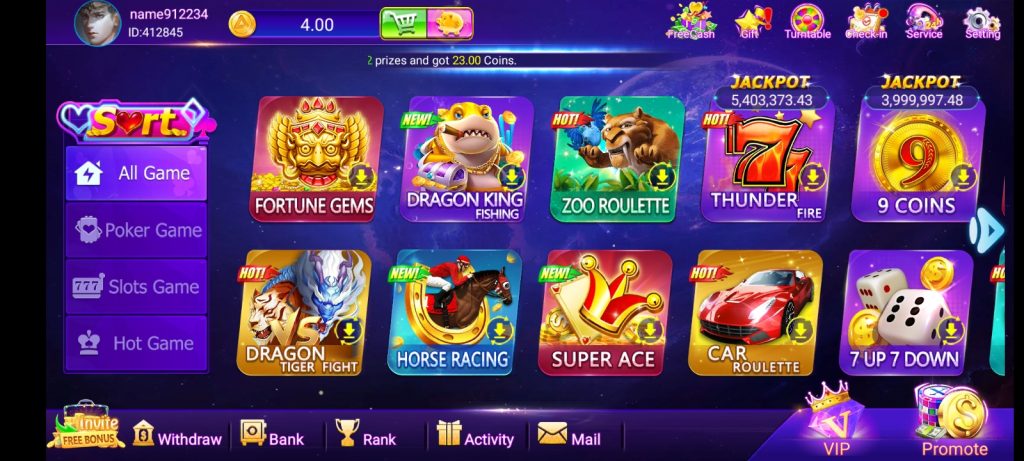Viewport: 1024px width, 461px height.
Task: Open the 7 Up 7 Down dice game
Action: click(904, 312)
